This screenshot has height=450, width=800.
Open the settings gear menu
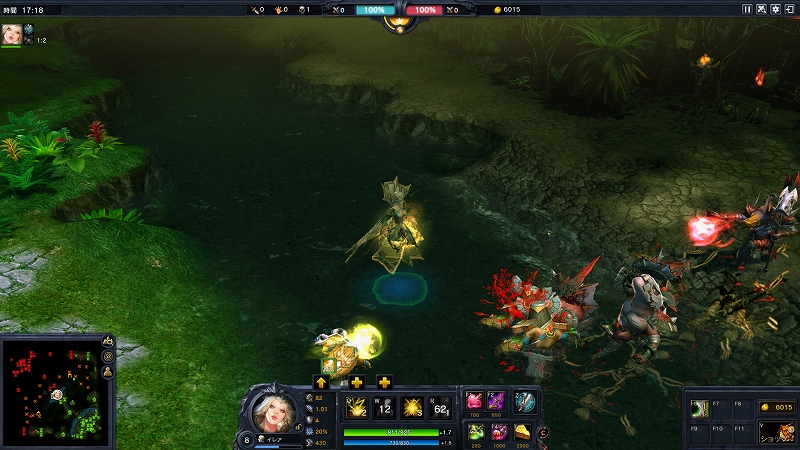click(776, 9)
